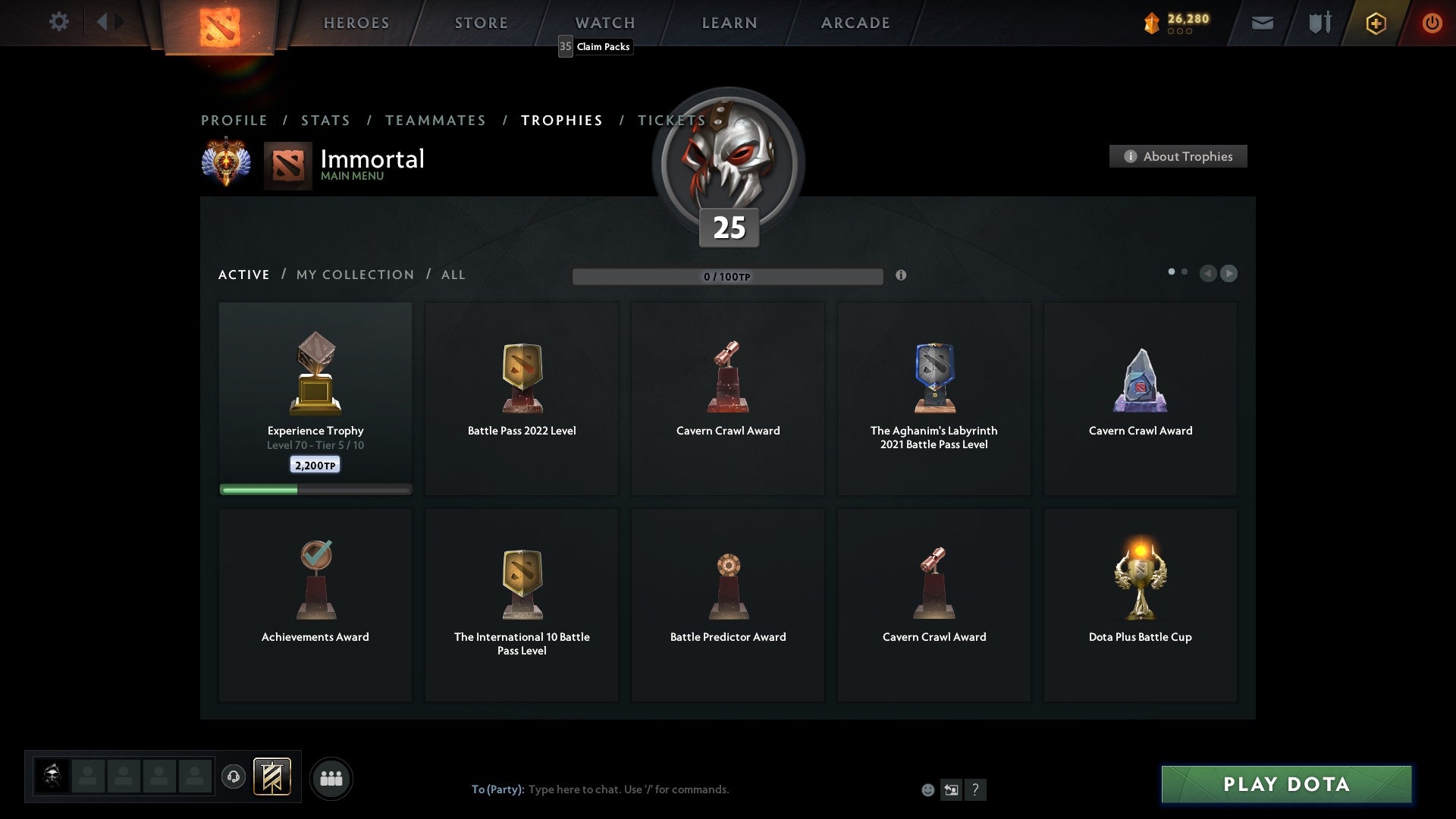Viewport: 1456px width, 819px height.
Task: Open the Dota Plus subscription icon
Action: click(x=1375, y=23)
